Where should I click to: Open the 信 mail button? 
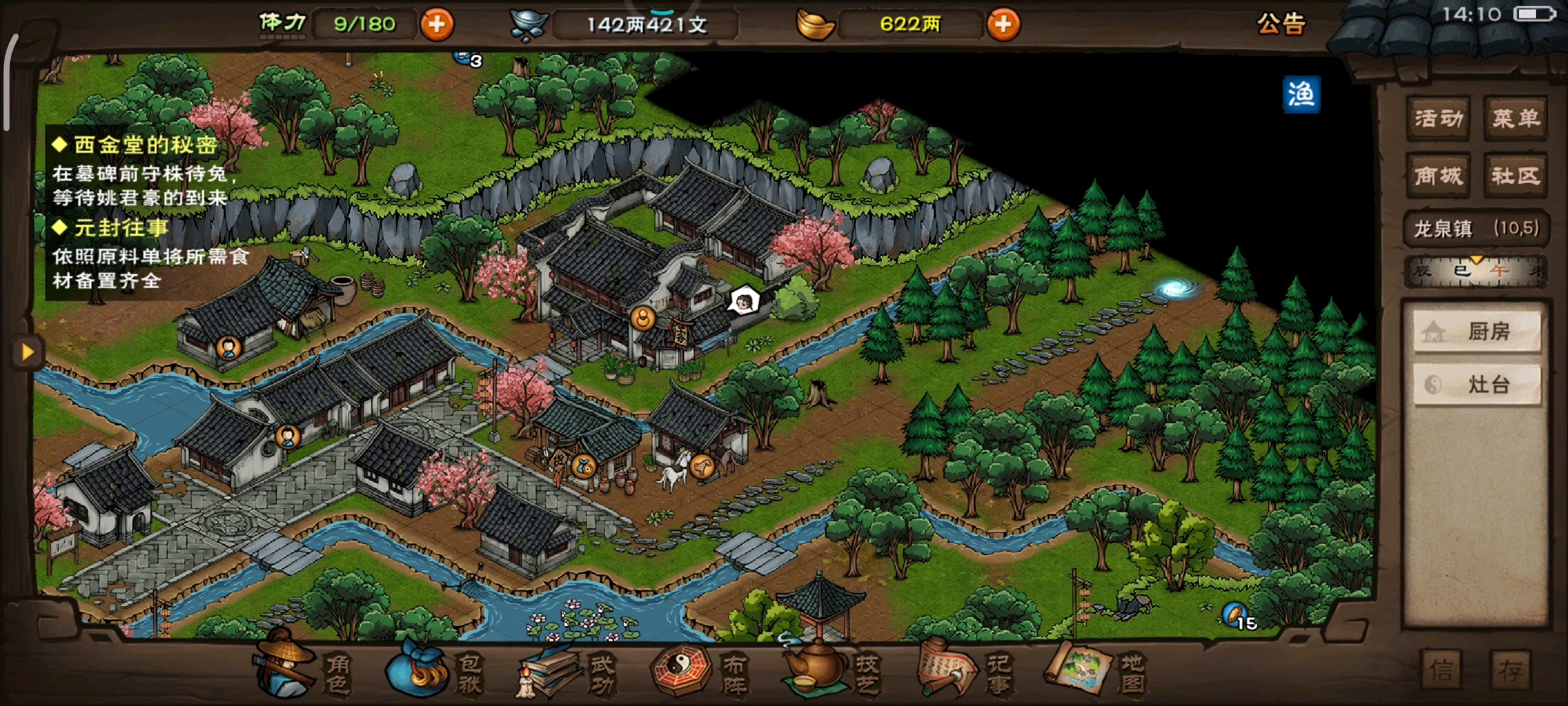pos(1441,670)
